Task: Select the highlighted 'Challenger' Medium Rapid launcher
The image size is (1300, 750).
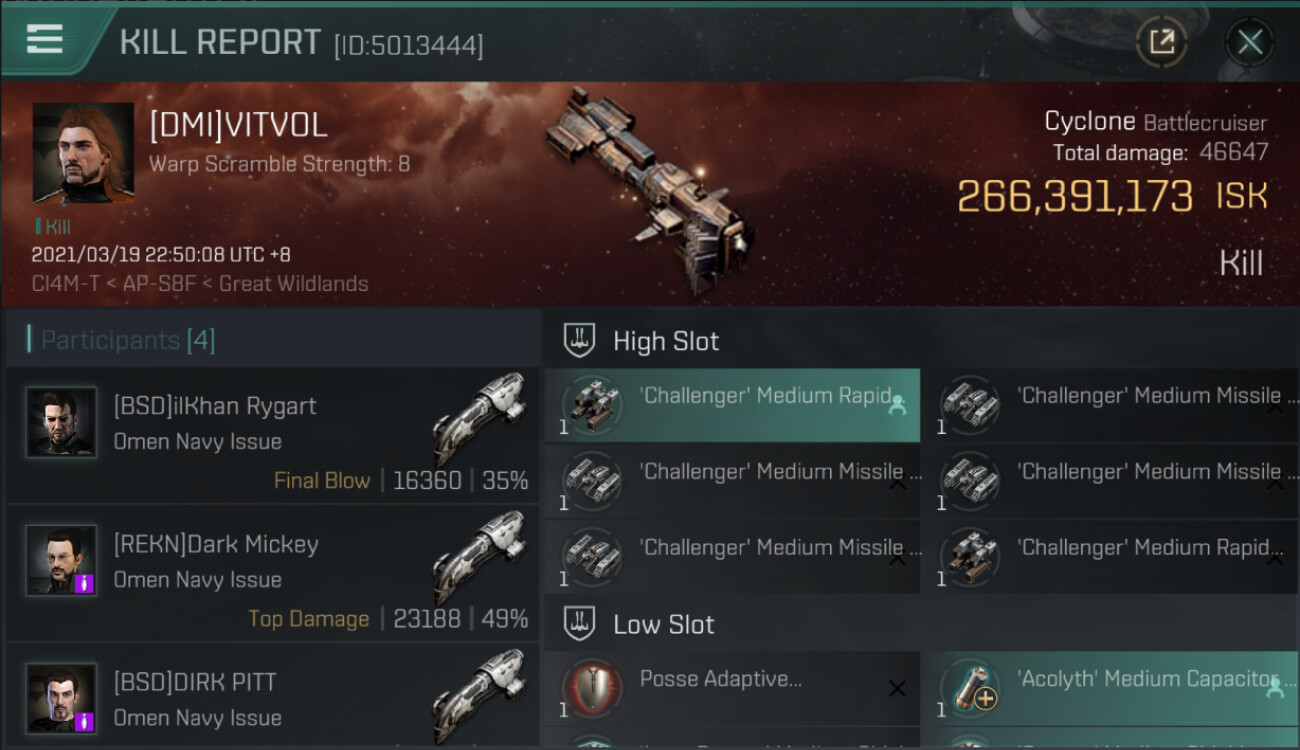Action: click(732, 405)
